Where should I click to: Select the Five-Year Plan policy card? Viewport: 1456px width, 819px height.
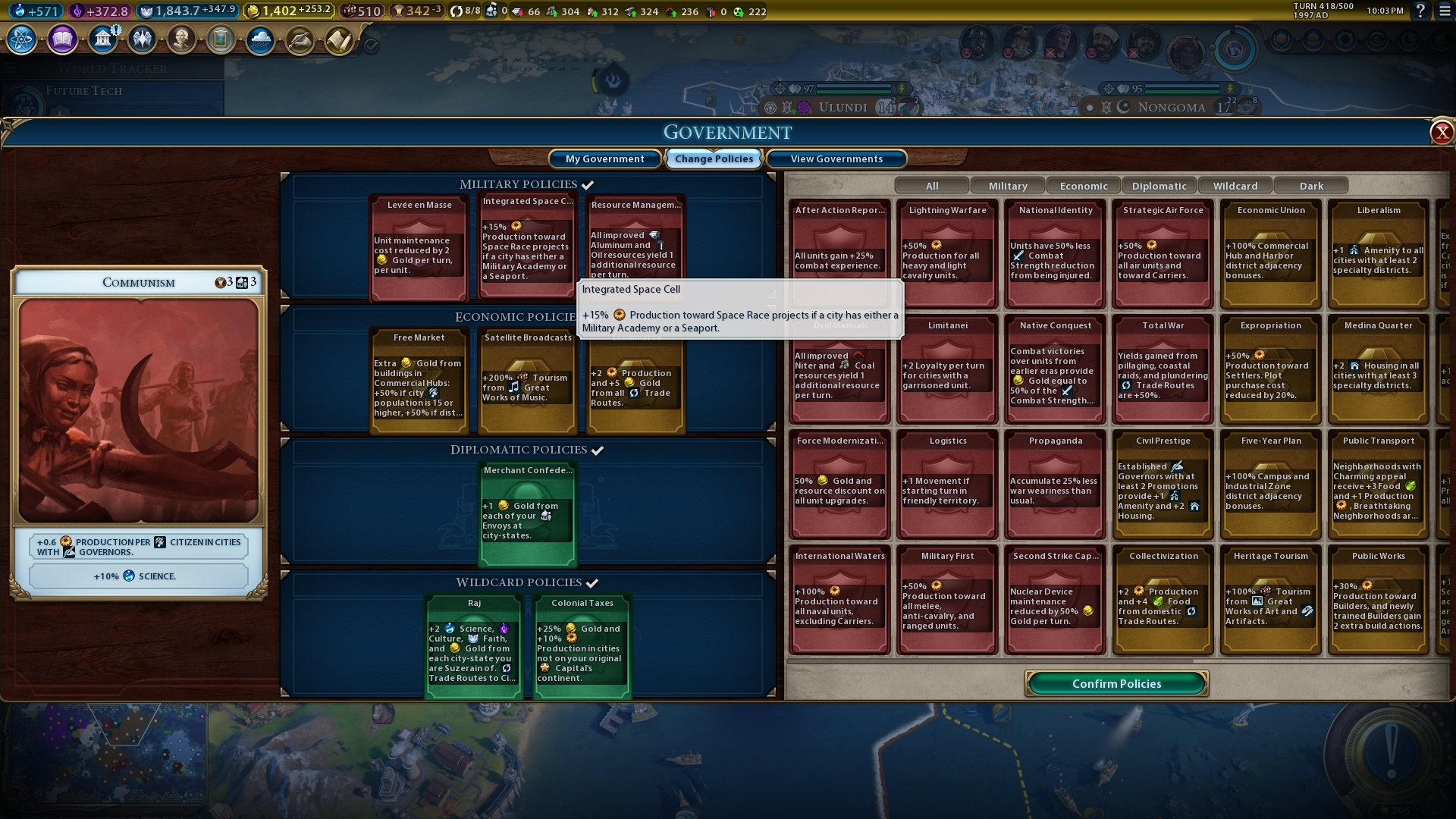(x=1271, y=484)
